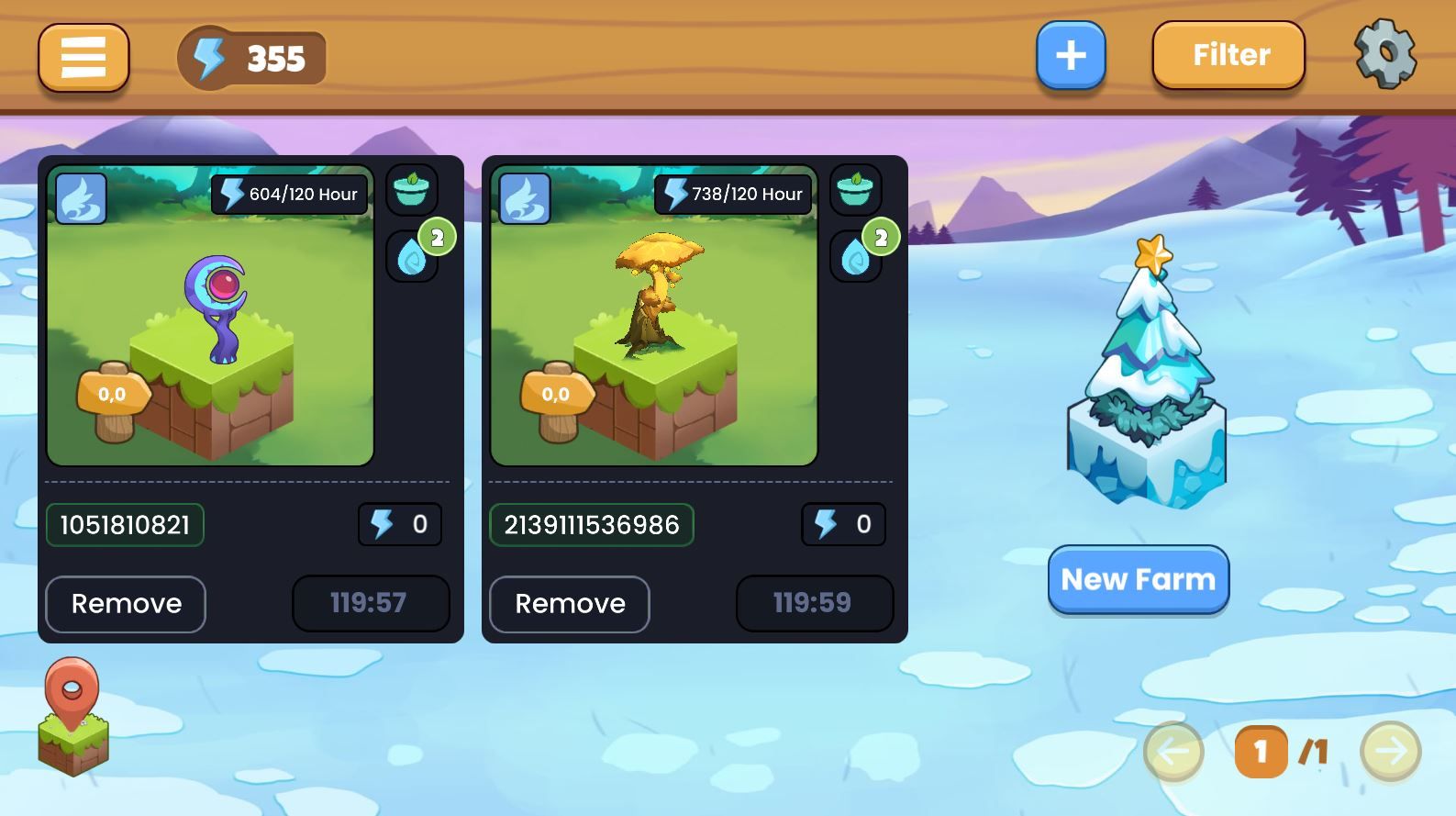
Task: Click the 119:59 timer button
Action: pos(814,603)
